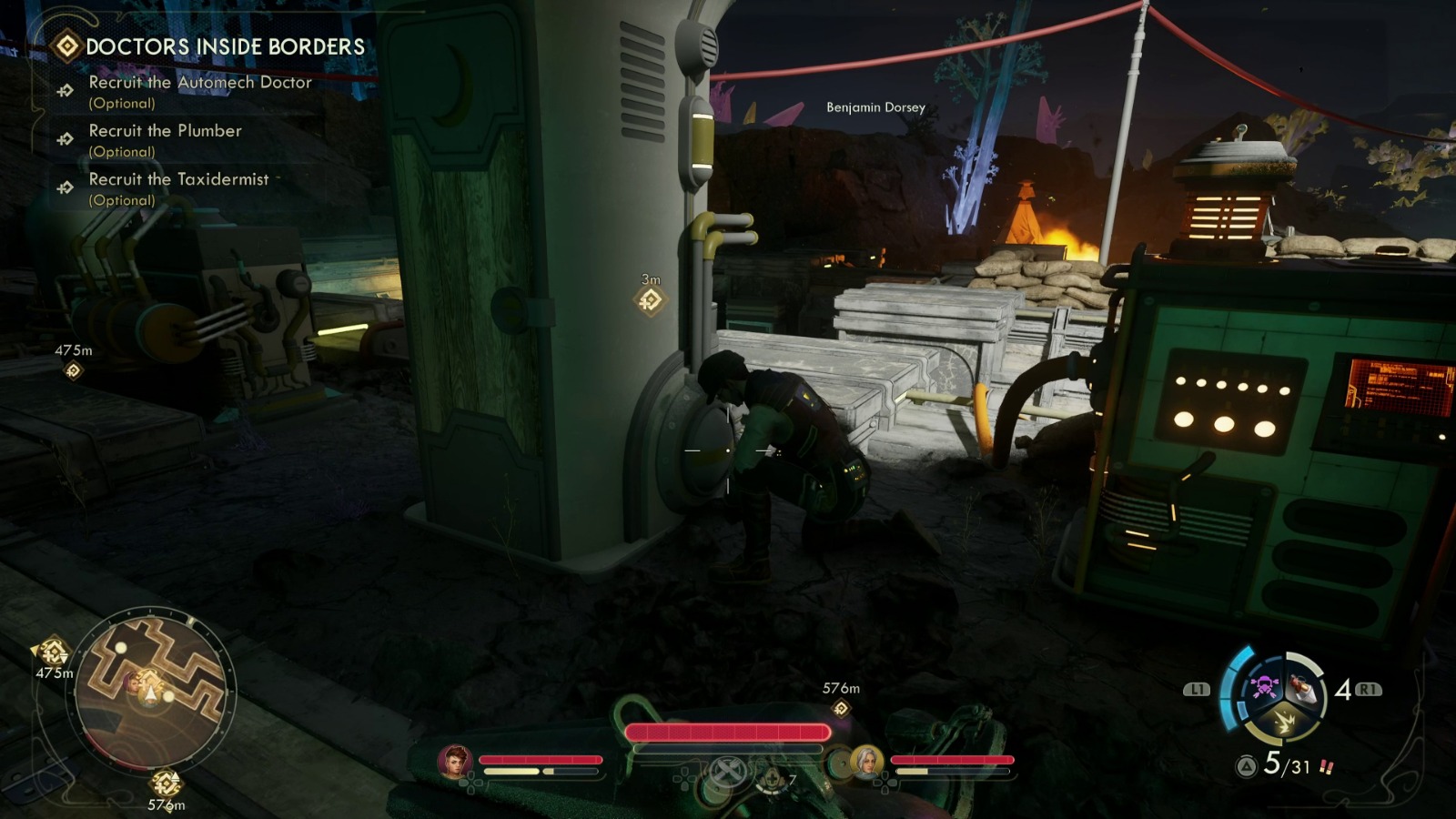Click the 3m quest waypoint marker
1456x819 pixels.
point(650,300)
